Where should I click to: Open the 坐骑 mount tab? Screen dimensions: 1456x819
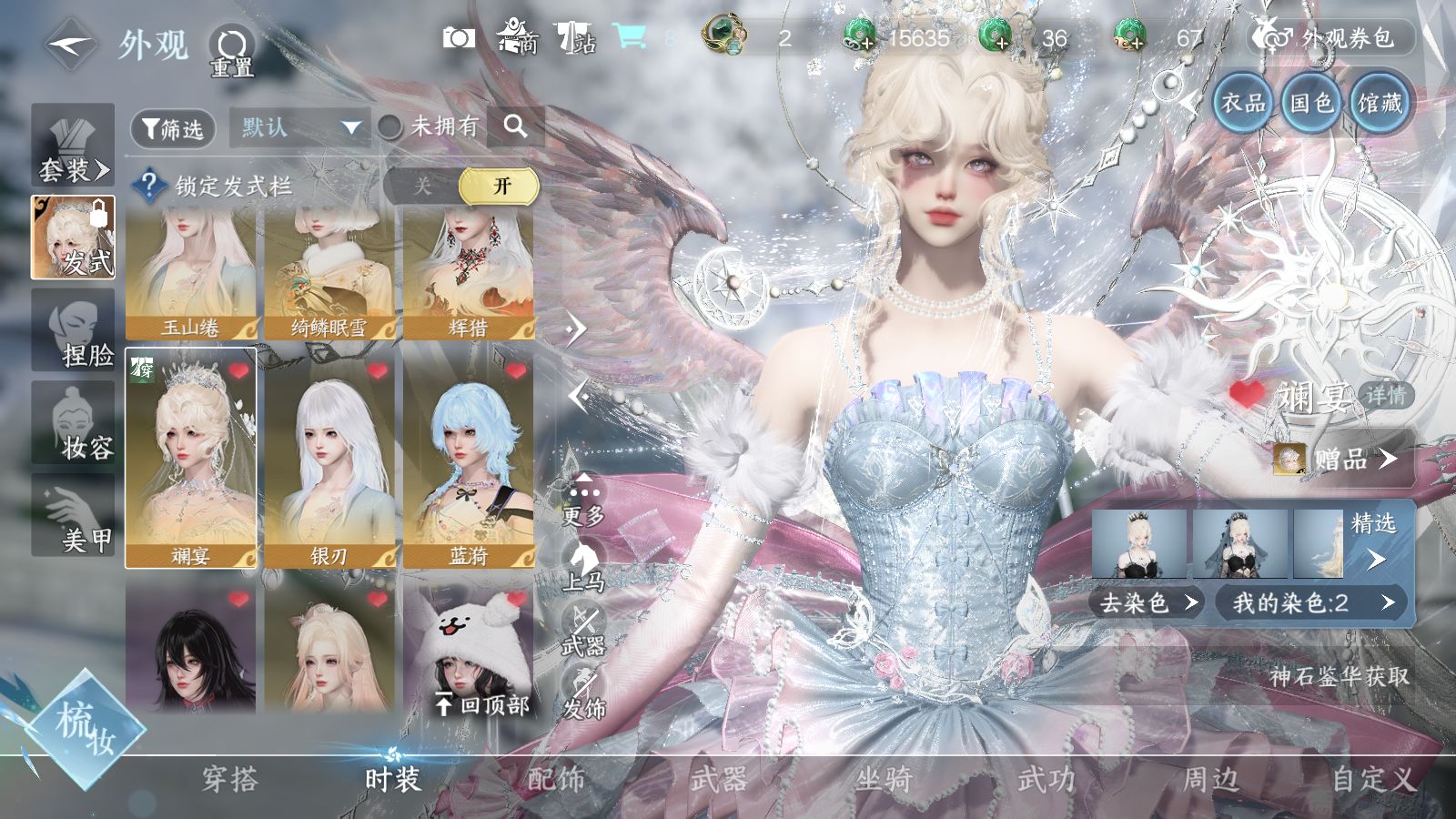pos(883,779)
